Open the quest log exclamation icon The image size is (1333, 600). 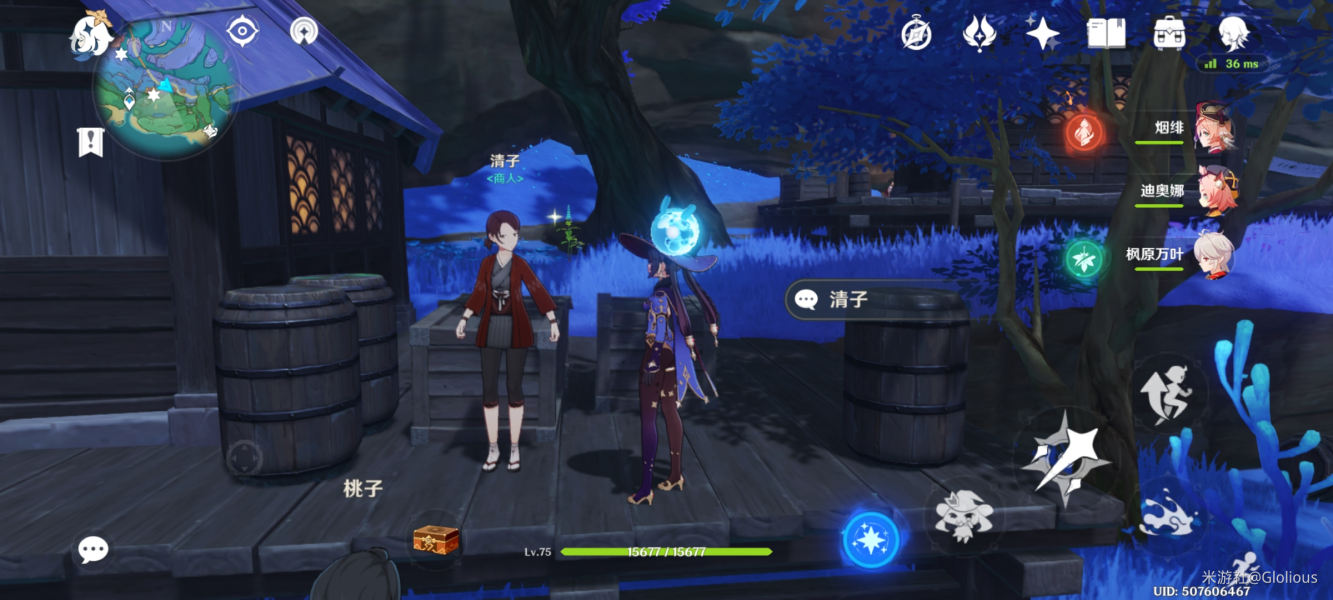(91, 142)
